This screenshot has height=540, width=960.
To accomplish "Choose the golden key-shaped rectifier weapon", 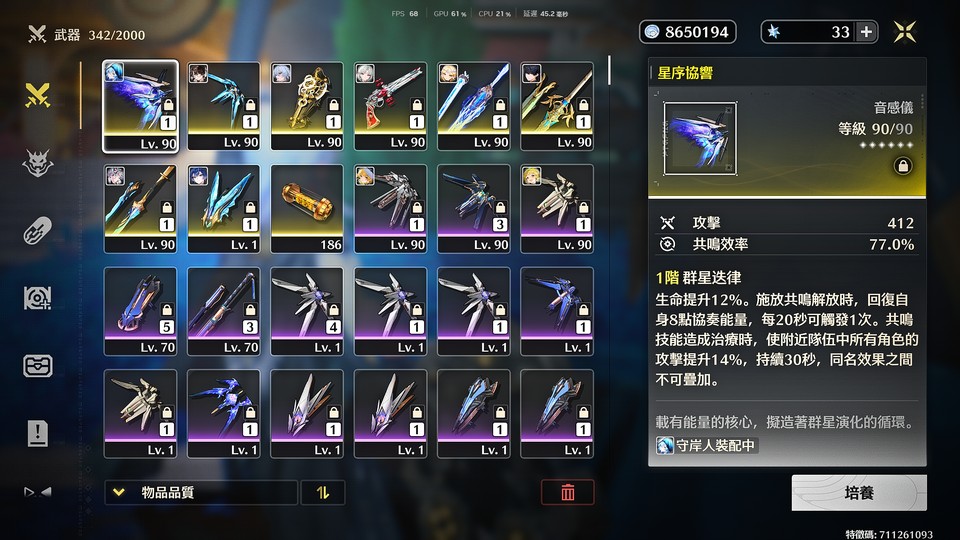I will click(x=308, y=106).
